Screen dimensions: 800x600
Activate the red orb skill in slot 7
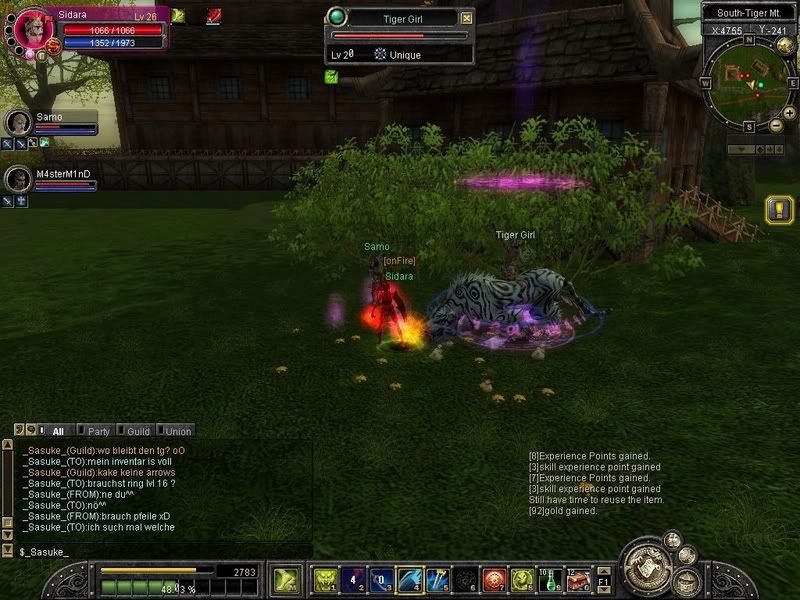click(493, 579)
